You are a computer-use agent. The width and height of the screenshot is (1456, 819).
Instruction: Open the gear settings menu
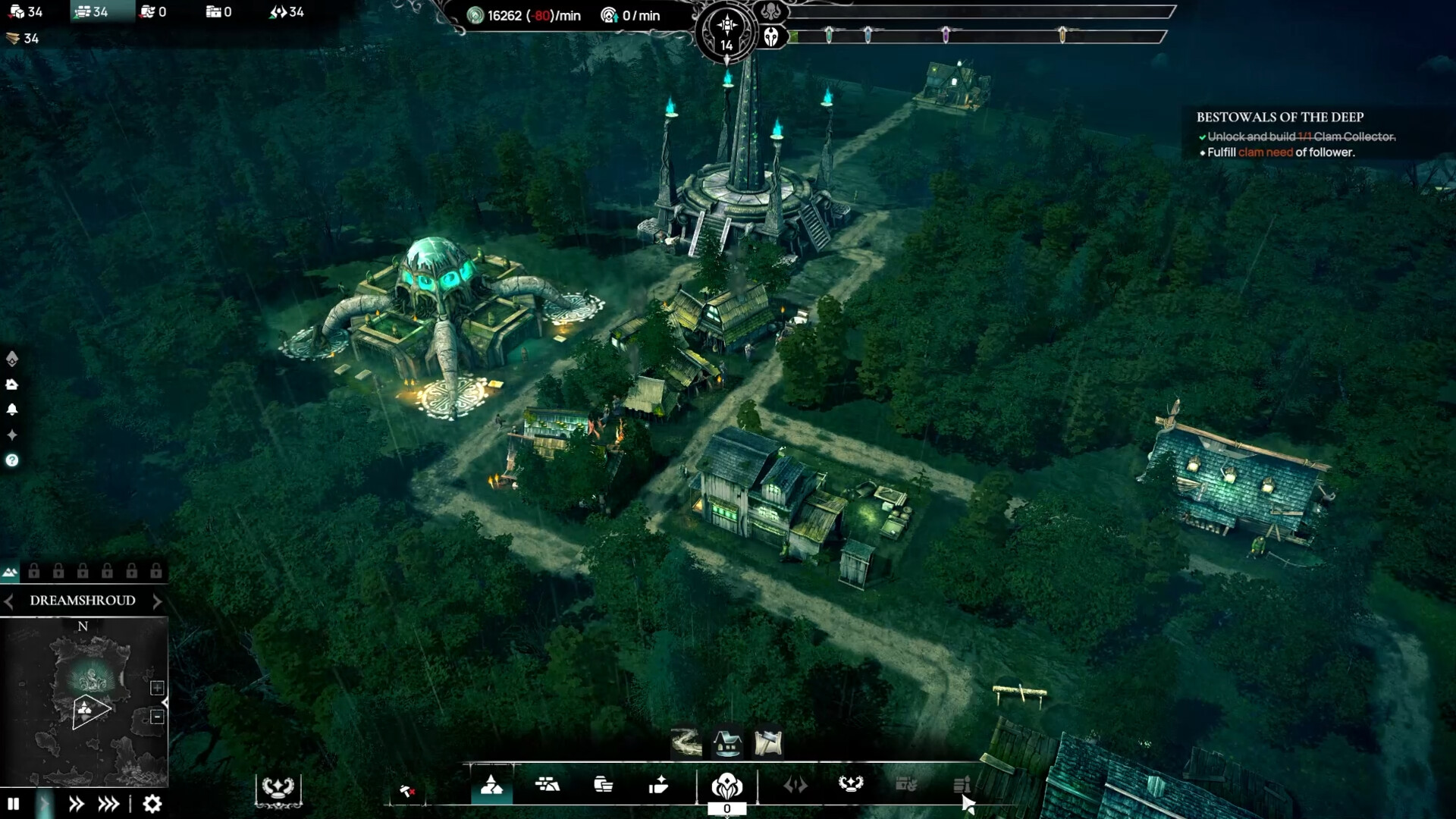pos(152,804)
